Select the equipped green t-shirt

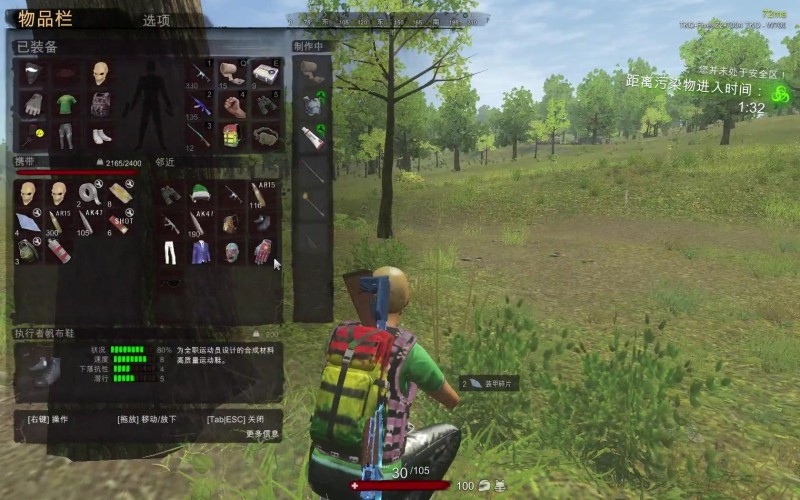[66, 104]
